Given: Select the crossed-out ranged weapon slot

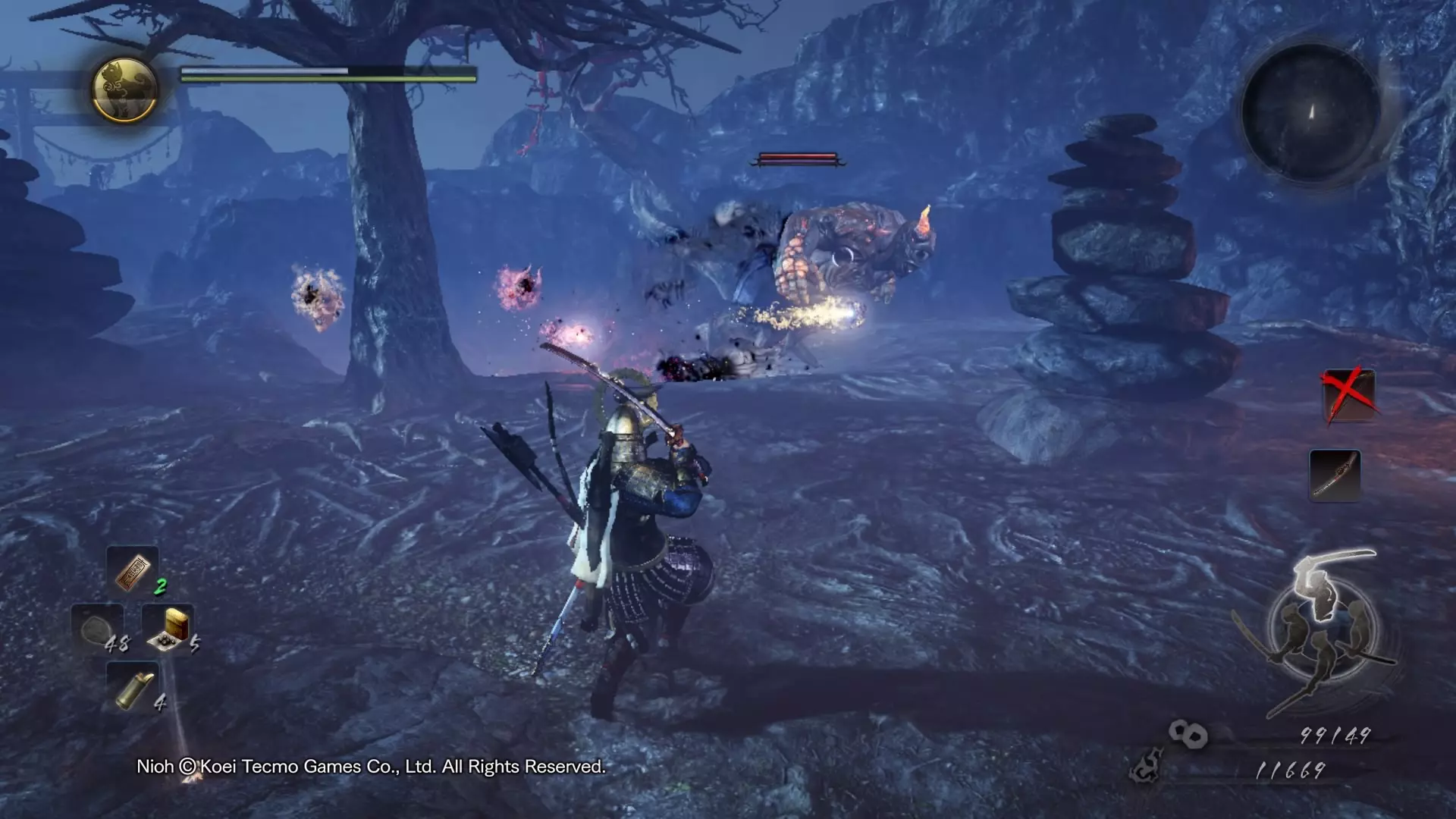Looking at the screenshot, I should [x=1348, y=394].
